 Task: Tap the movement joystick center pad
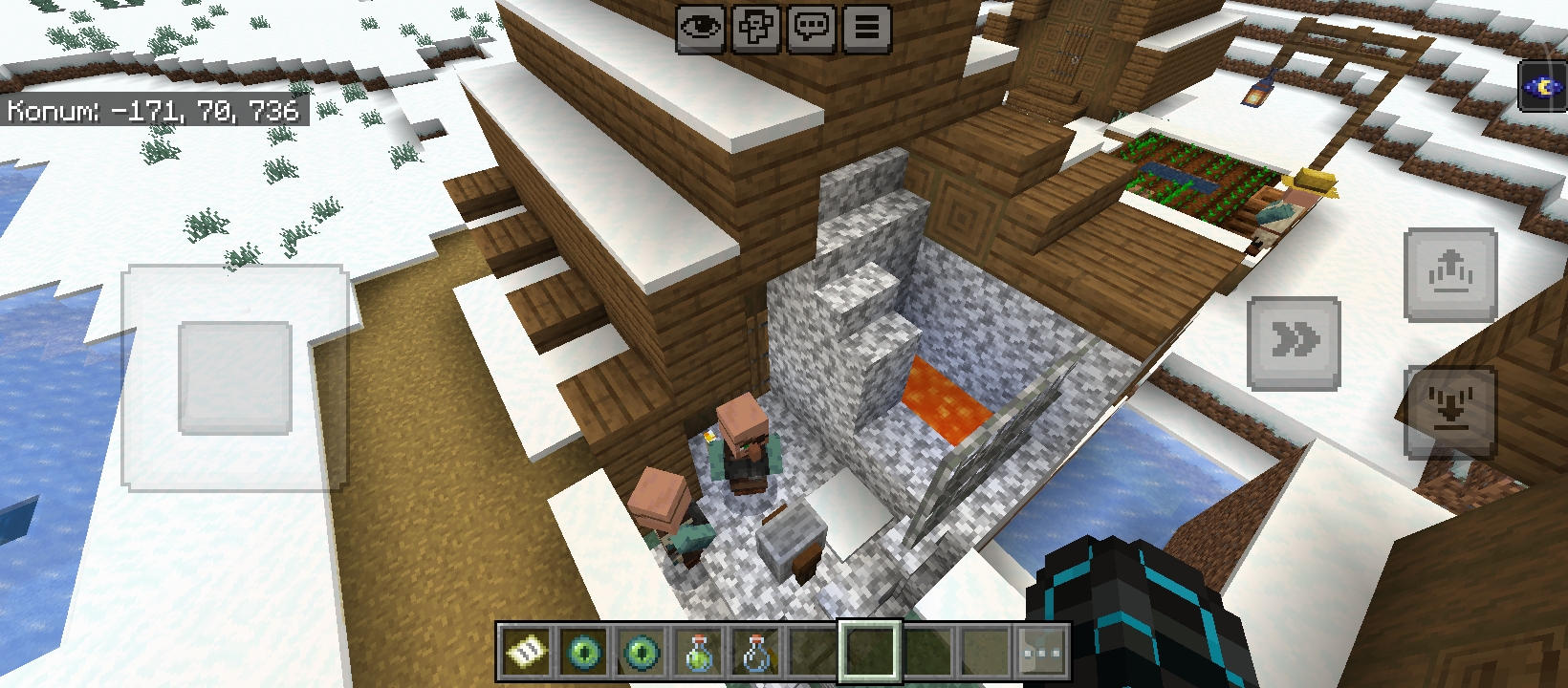(235, 377)
